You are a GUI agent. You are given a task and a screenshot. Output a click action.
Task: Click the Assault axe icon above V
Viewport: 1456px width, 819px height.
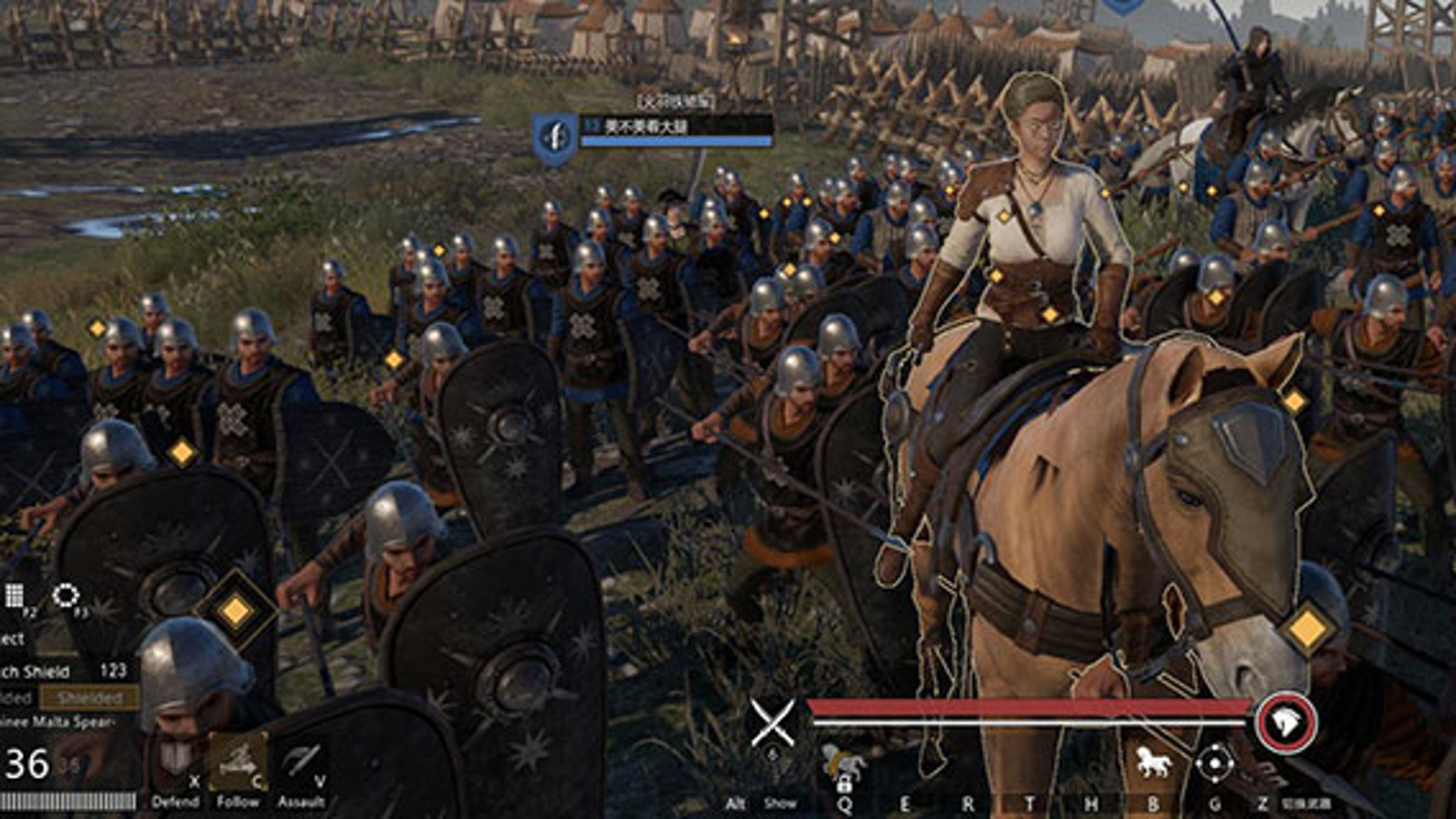point(298,760)
